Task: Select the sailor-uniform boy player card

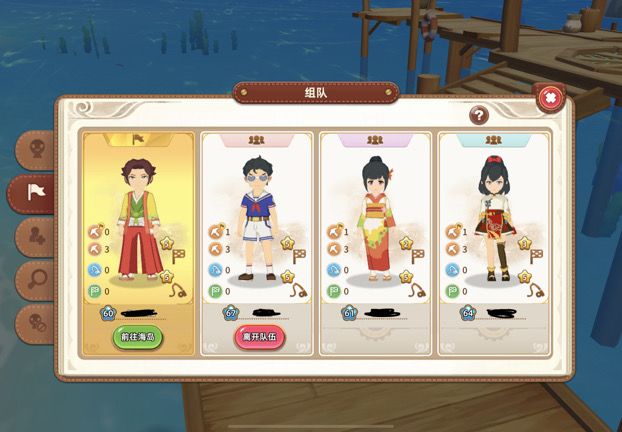Action: tap(257, 230)
